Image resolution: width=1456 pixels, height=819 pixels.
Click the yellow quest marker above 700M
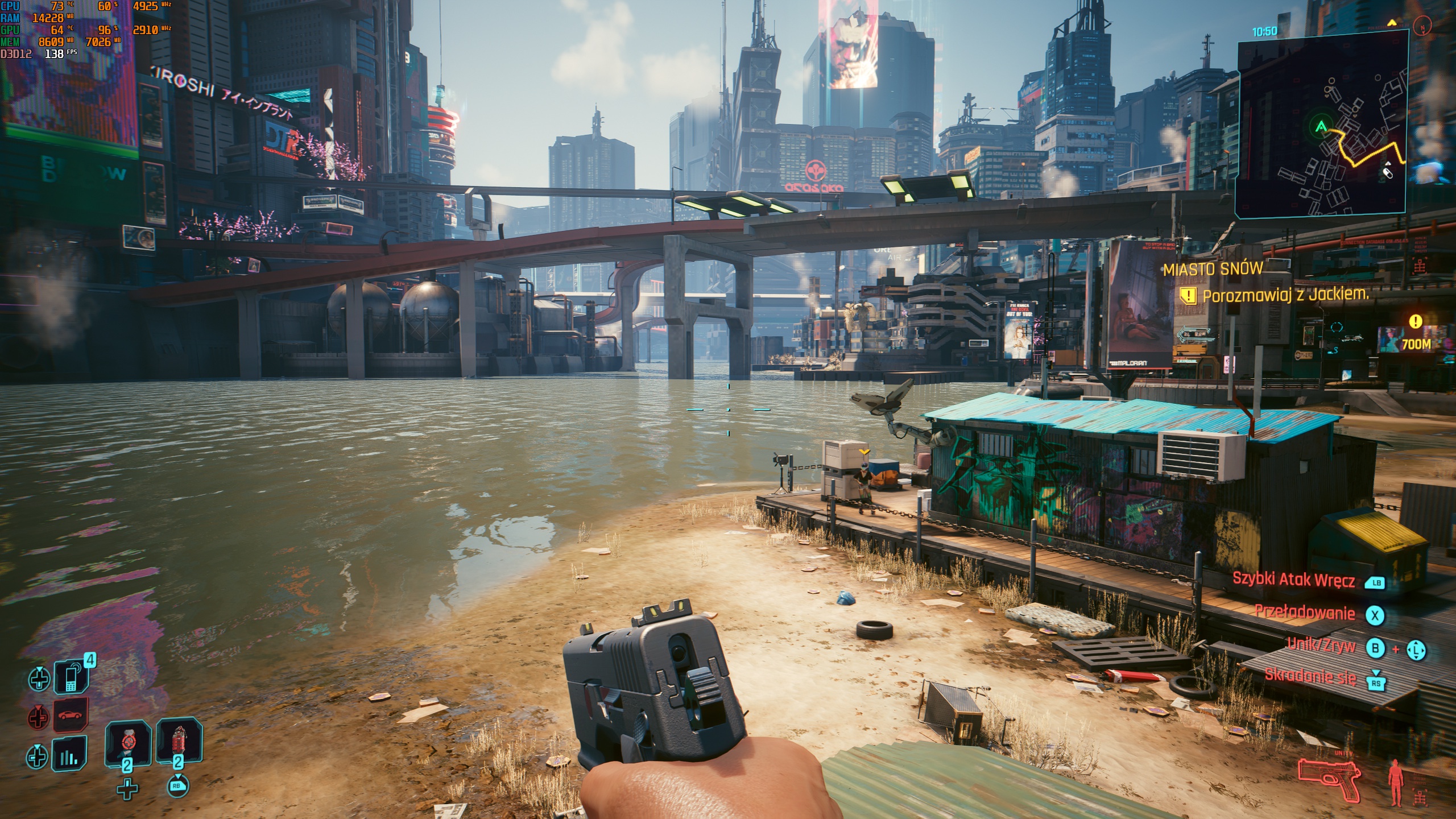[x=1415, y=322]
